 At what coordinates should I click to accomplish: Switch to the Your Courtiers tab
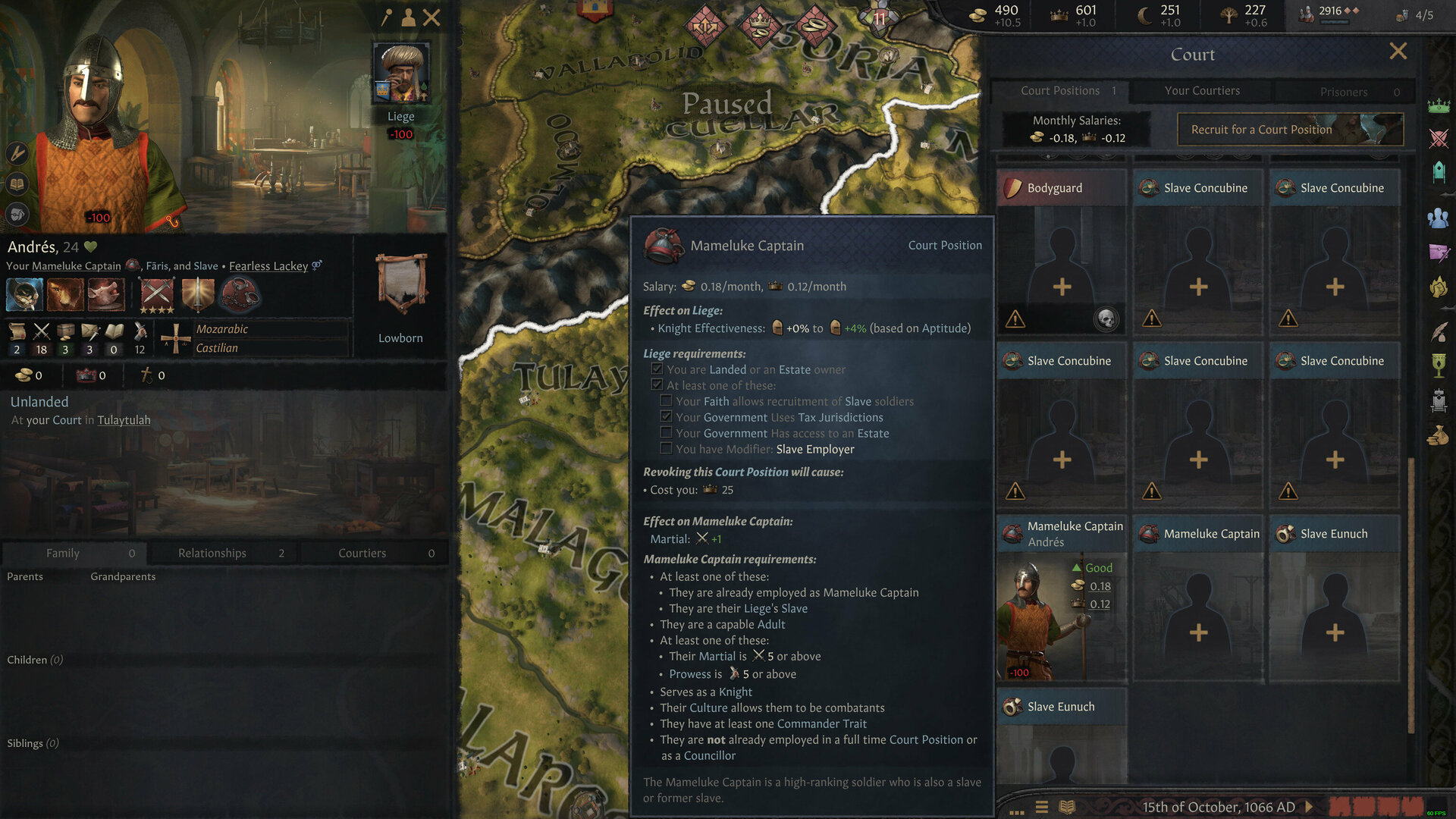(1202, 91)
